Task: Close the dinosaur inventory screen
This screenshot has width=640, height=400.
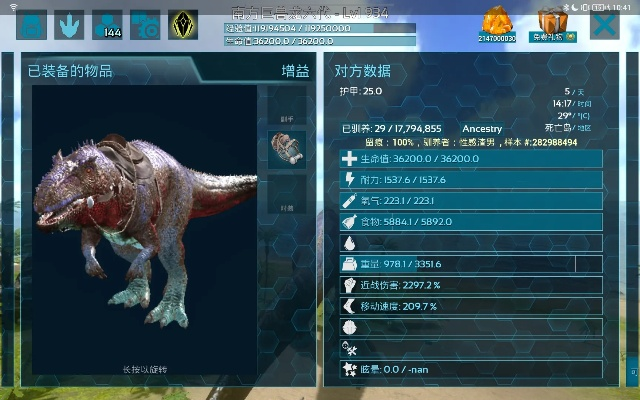Action: pyautogui.click(x=604, y=24)
